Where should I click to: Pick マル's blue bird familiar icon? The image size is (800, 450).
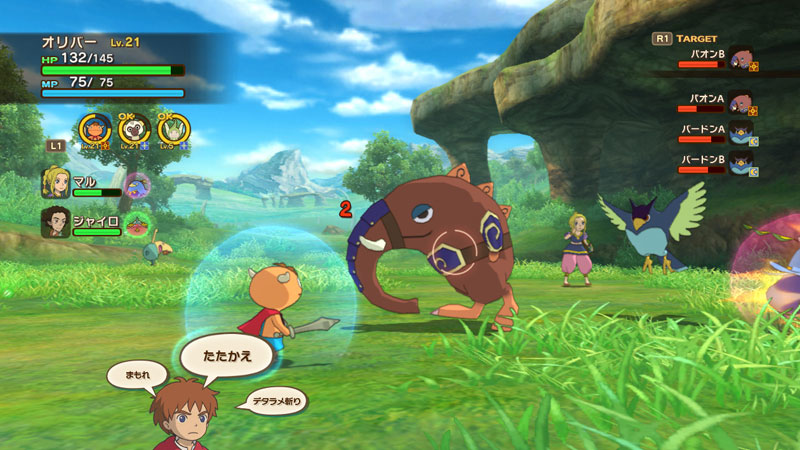[137, 185]
